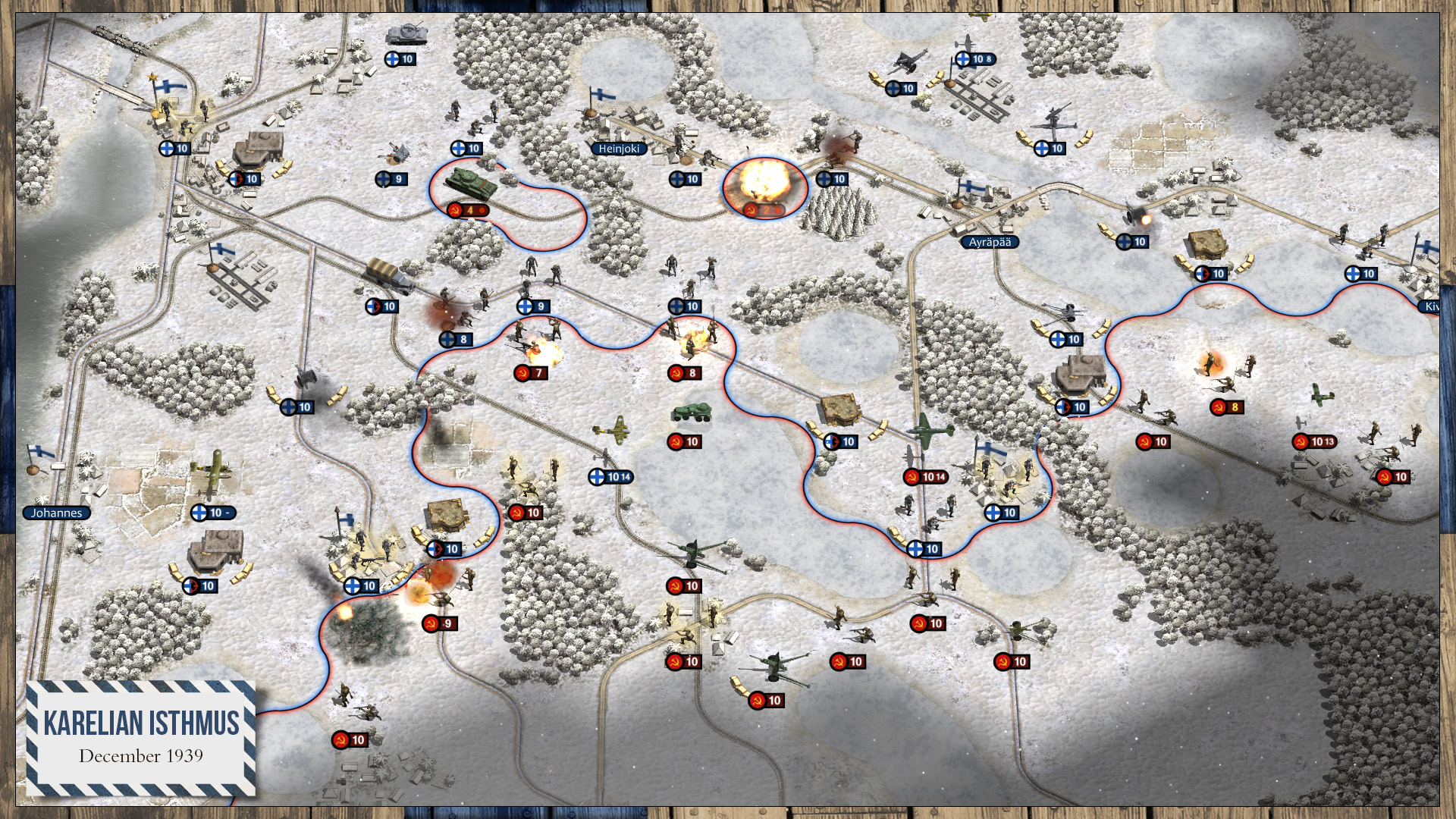Click the Heinjoki town label
This screenshot has height=819, width=1456.
tap(618, 149)
